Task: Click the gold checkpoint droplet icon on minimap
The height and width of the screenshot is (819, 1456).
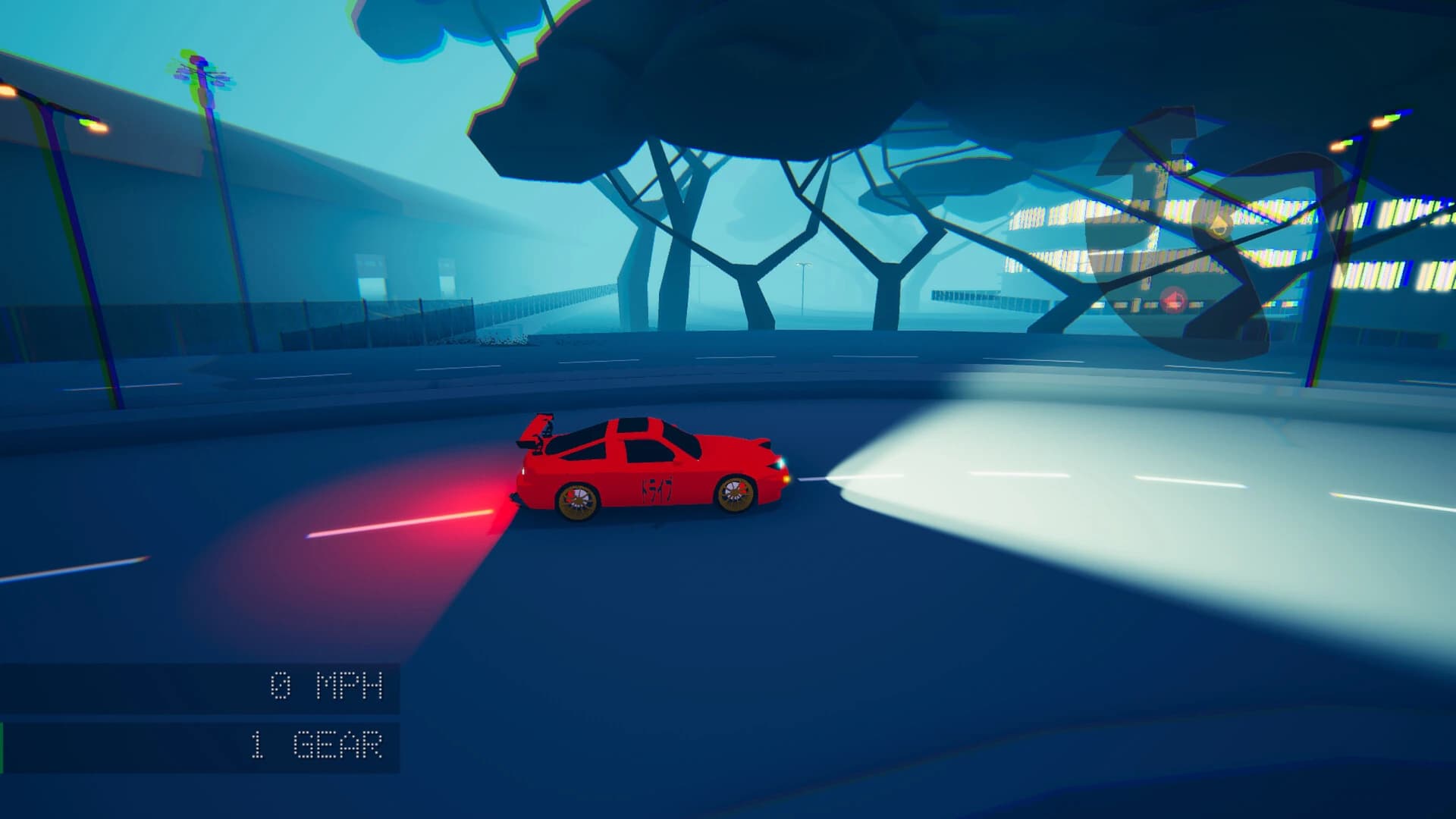Action: 1219,225
